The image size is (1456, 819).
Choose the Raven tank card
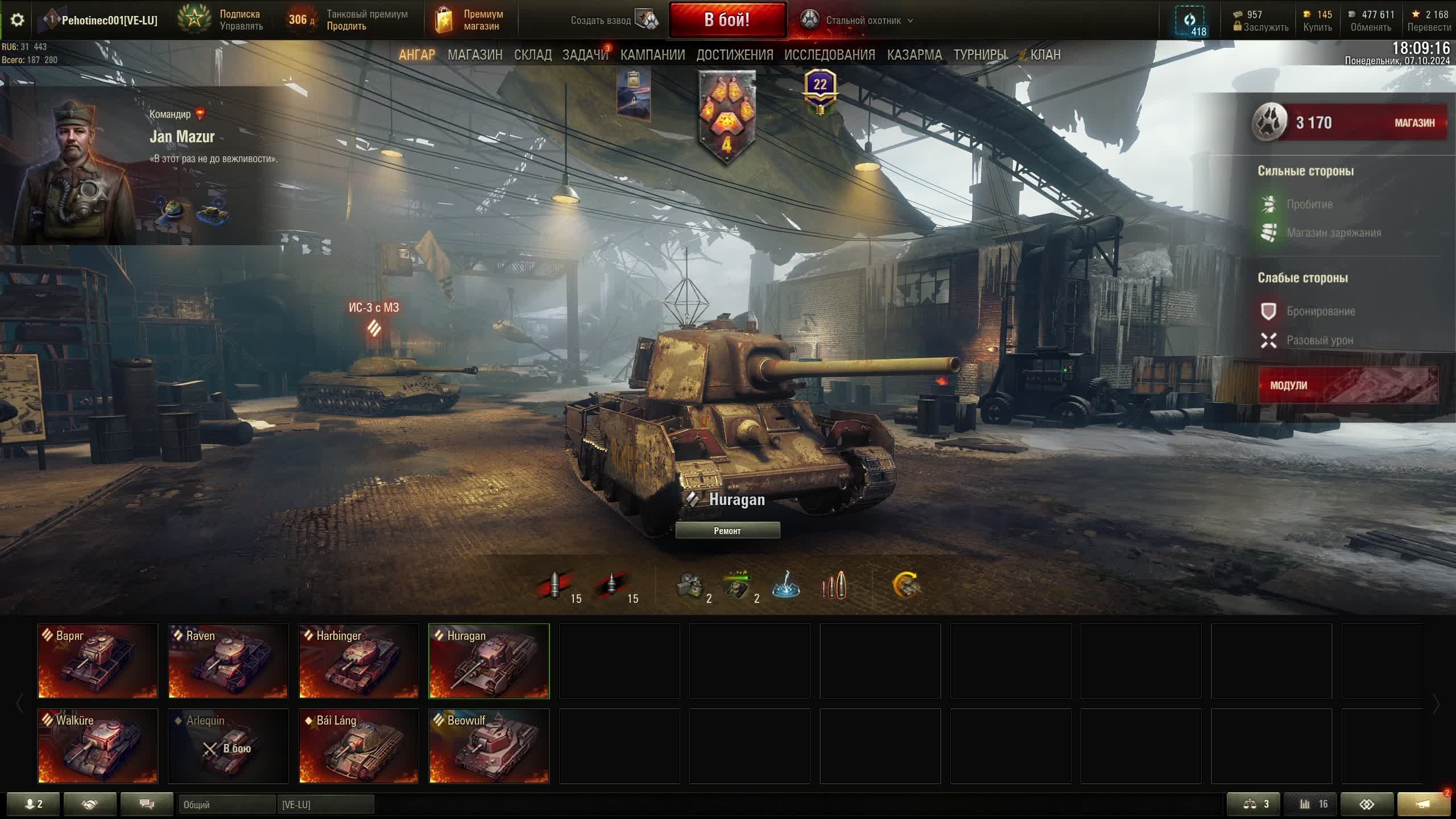point(228,661)
